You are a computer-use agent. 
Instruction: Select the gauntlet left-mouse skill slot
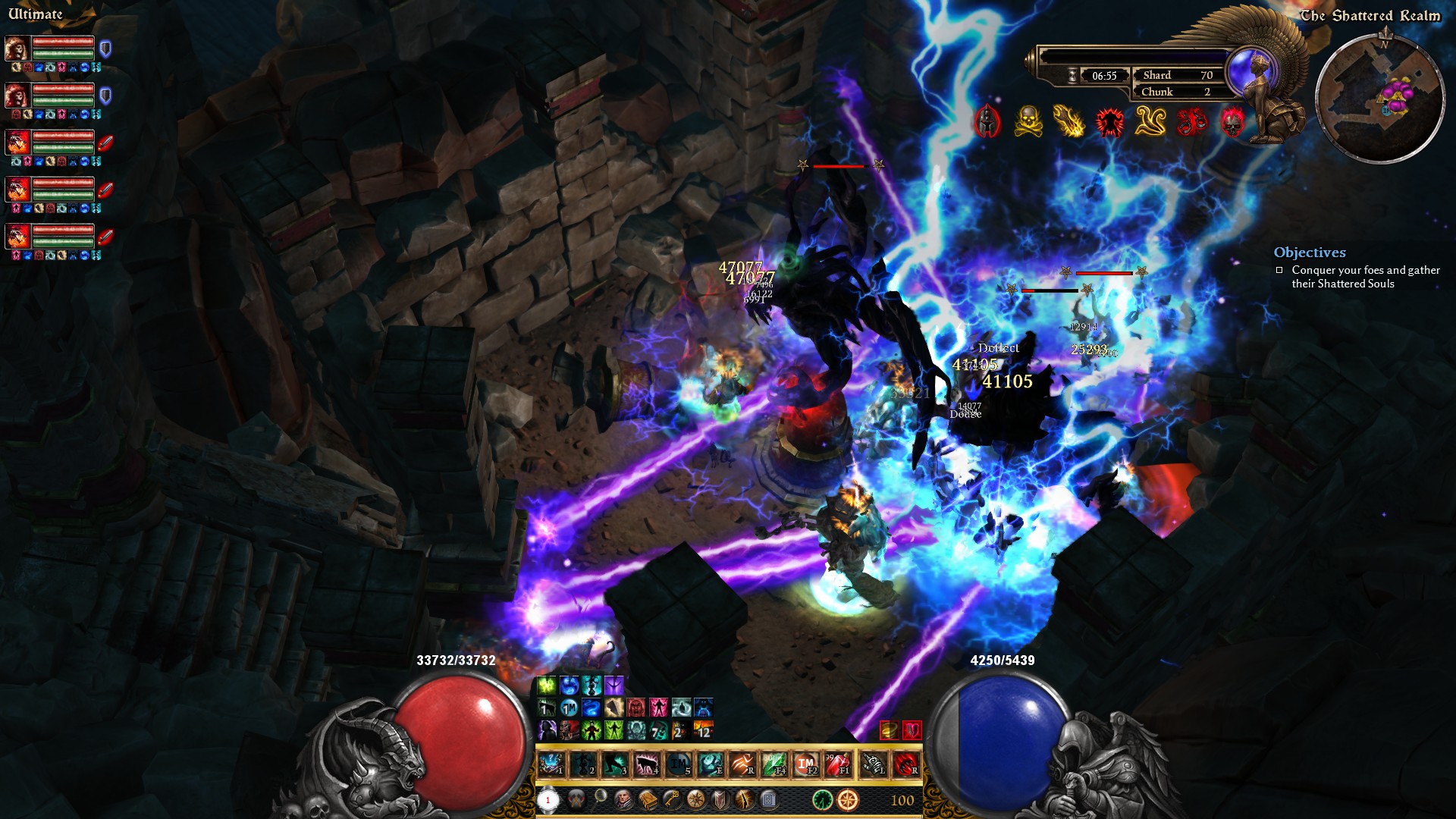(874, 764)
